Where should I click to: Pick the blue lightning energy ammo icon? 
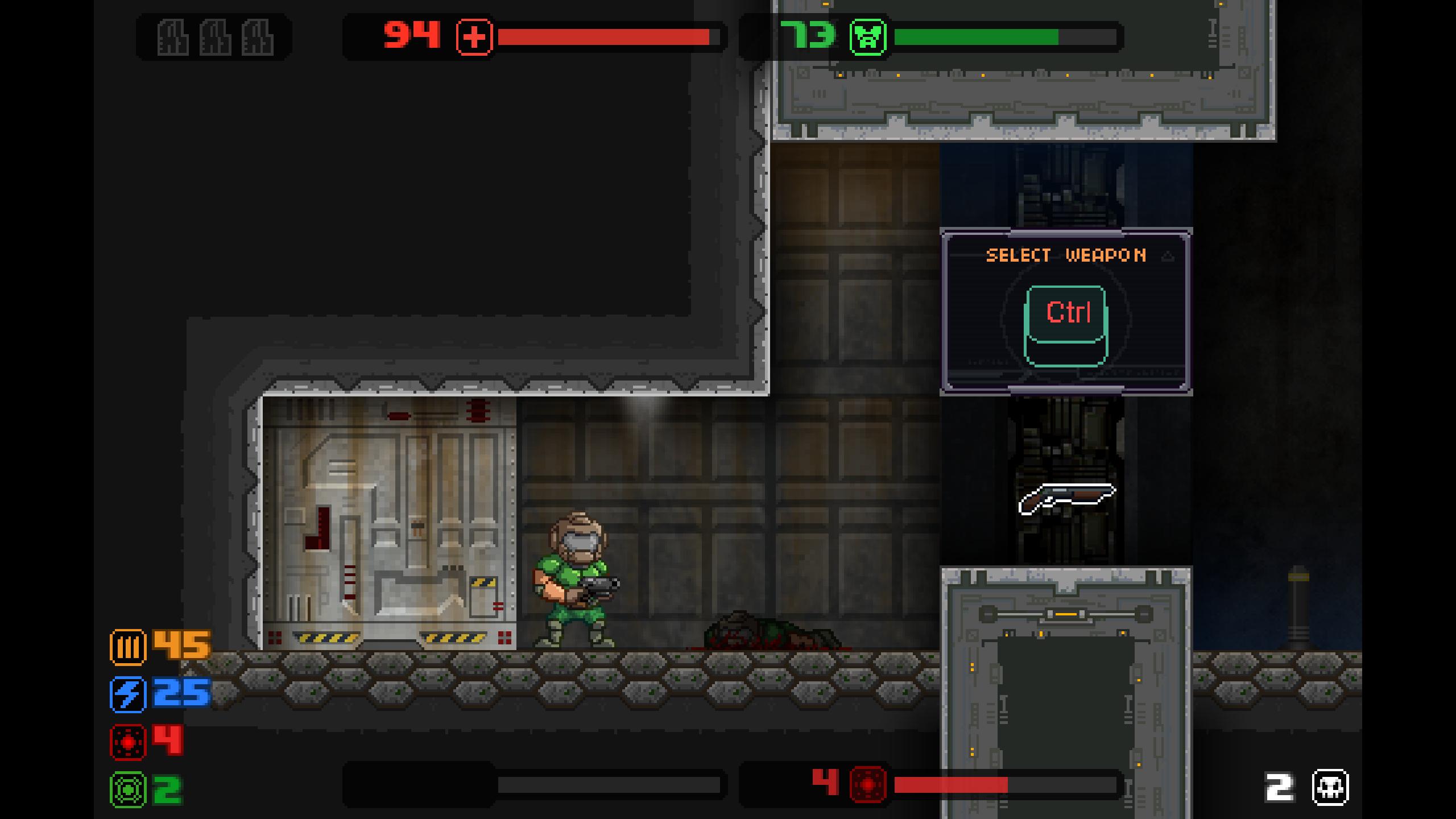(128, 694)
